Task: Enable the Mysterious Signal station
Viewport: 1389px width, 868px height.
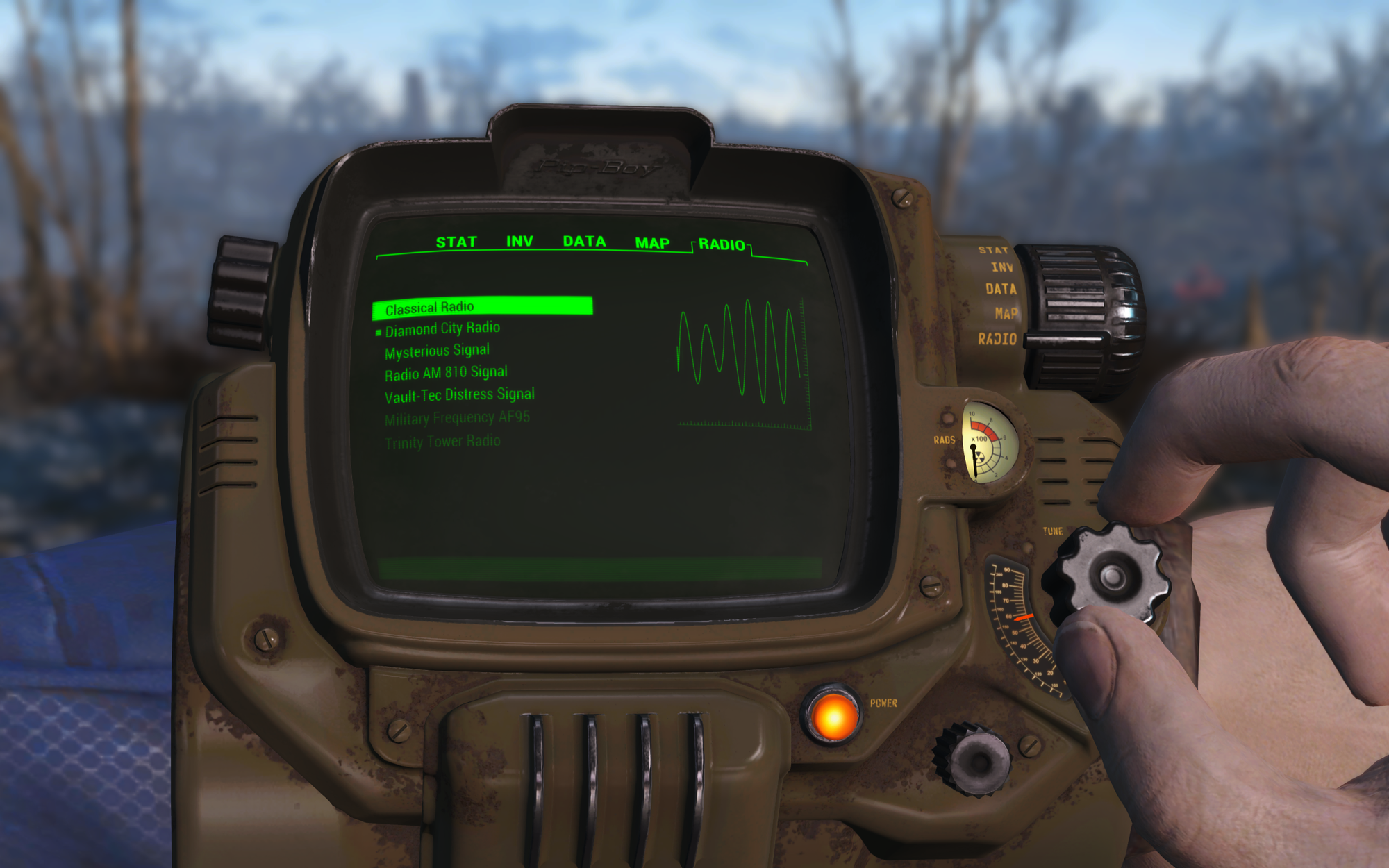Action: [437, 349]
